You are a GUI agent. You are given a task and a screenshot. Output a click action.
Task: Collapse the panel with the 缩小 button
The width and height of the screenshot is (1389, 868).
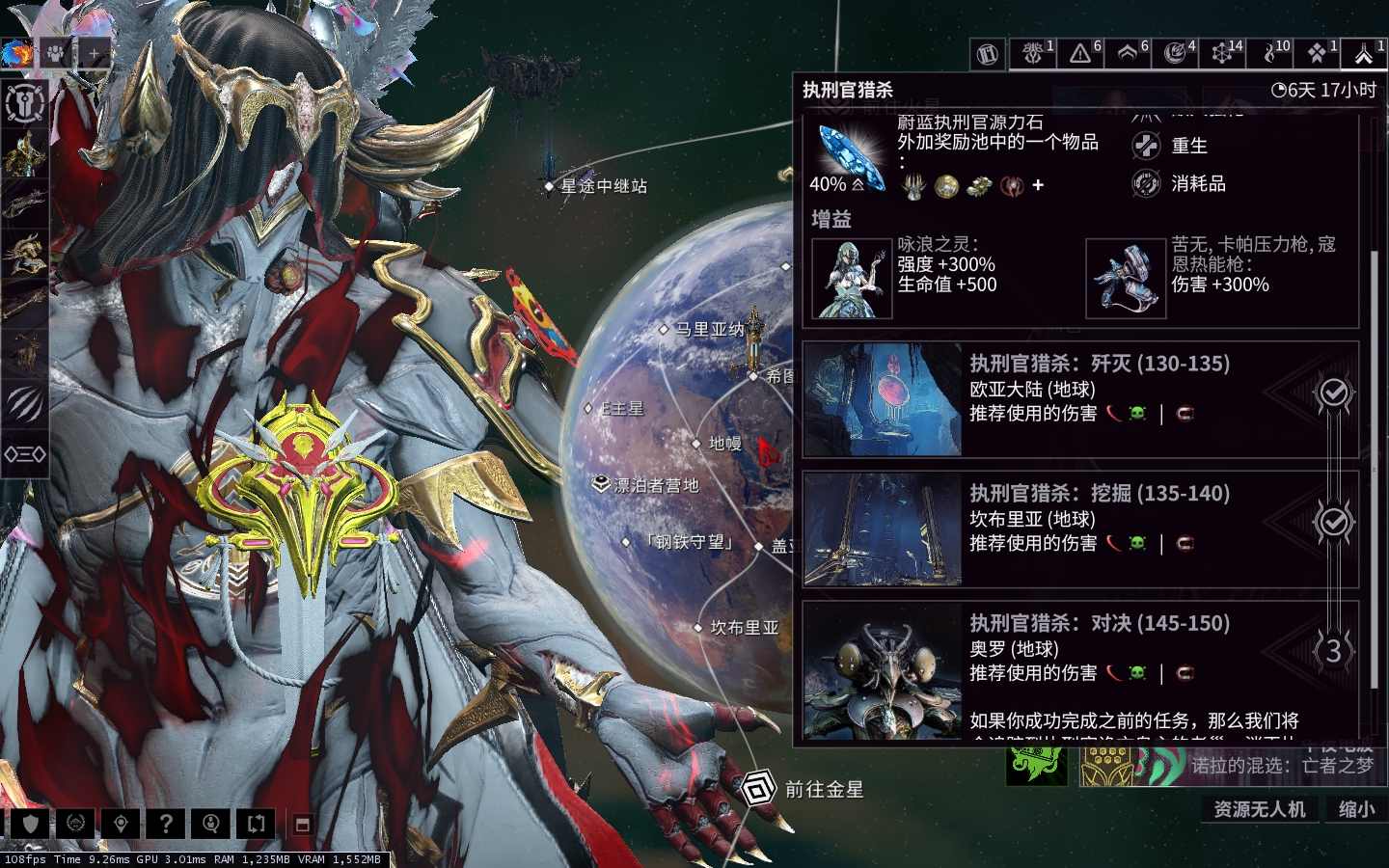(1356, 809)
